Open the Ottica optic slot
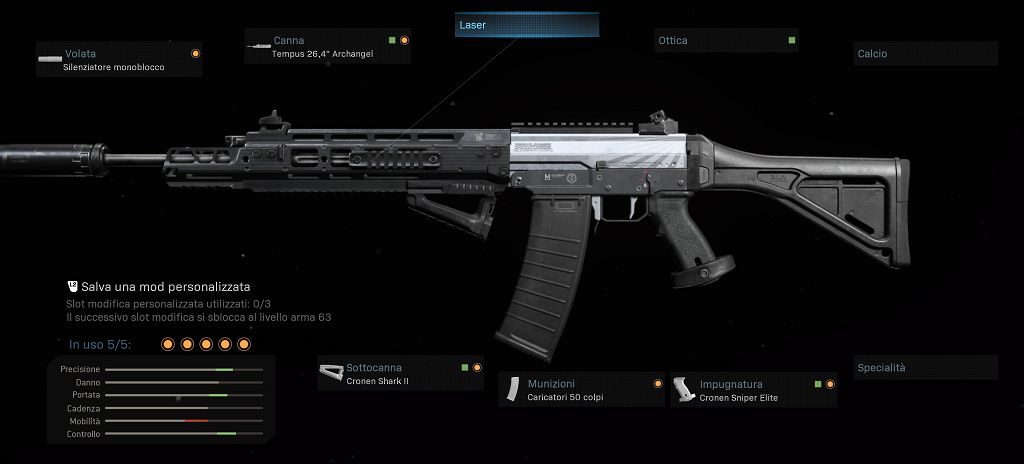 click(726, 41)
